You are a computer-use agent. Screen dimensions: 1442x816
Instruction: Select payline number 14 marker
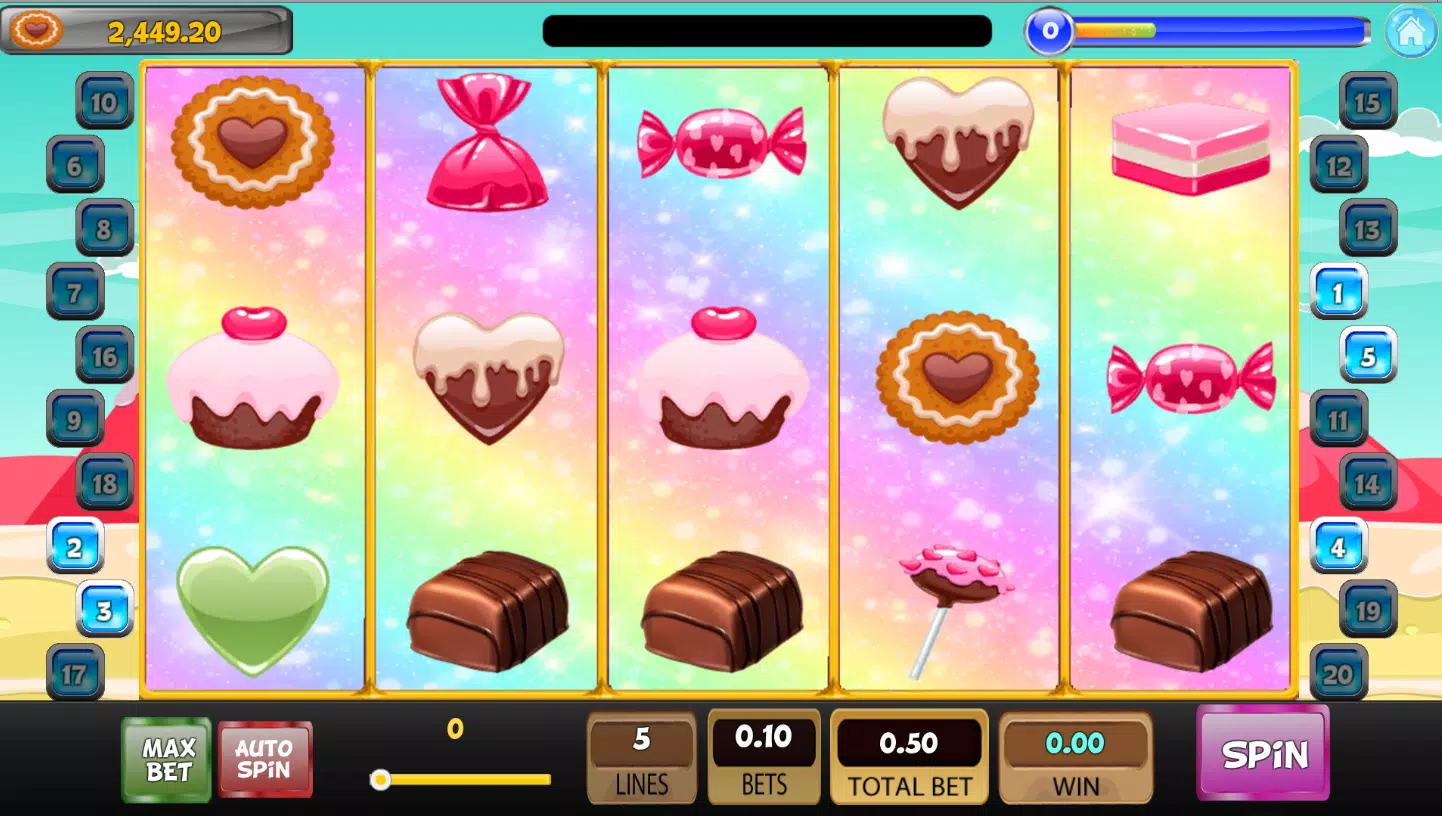coord(1368,483)
